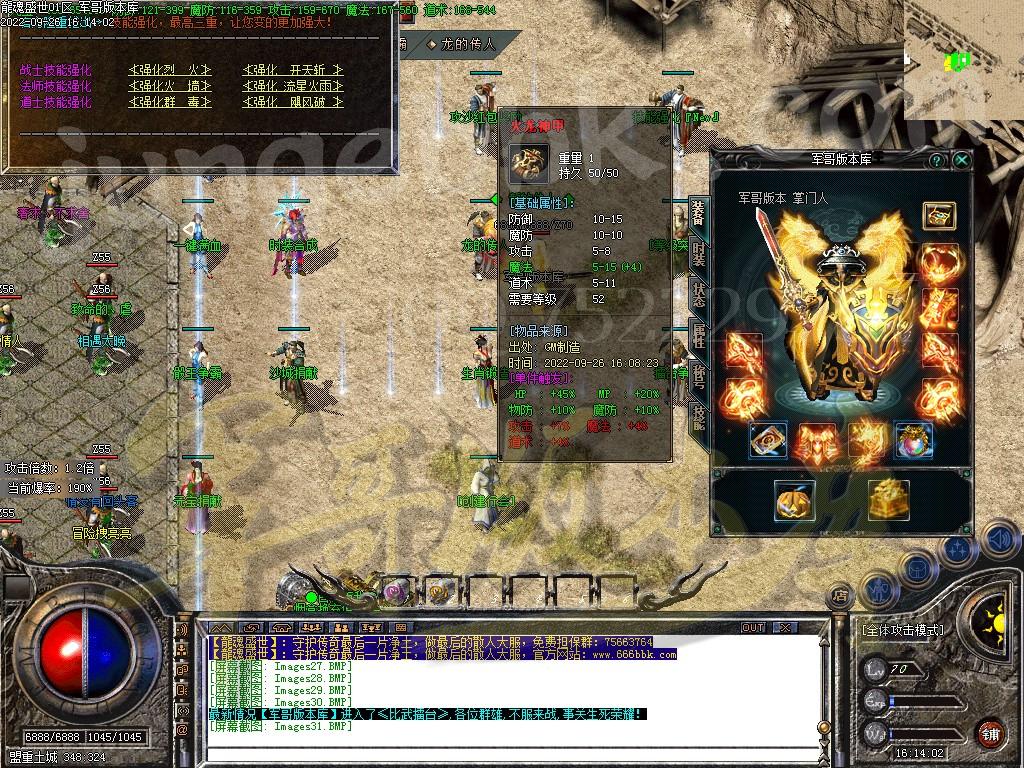
Task: Toggle the 全体攻击模式 attack mode label
Action: tap(902, 630)
